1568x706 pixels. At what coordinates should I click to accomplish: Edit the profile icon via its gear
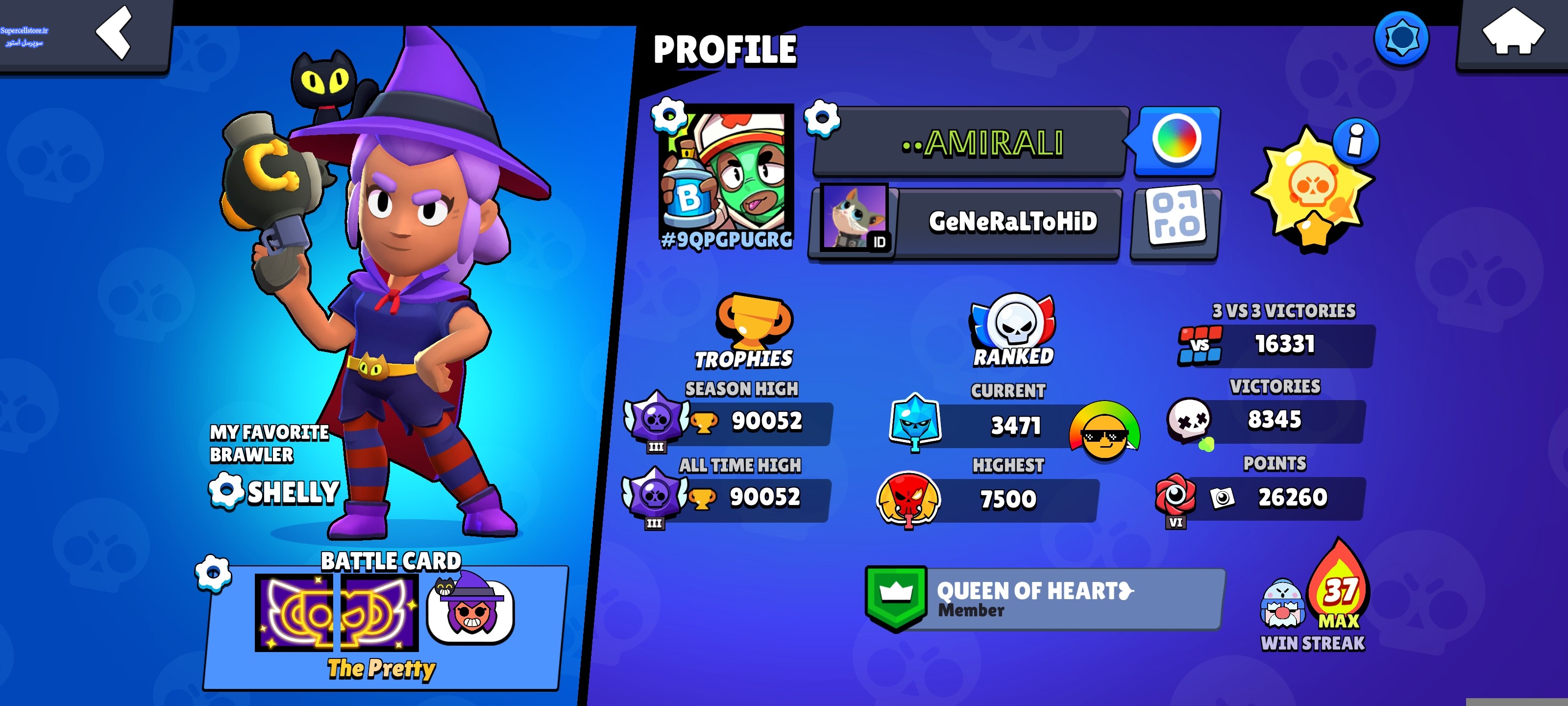[x=668, y=115]
